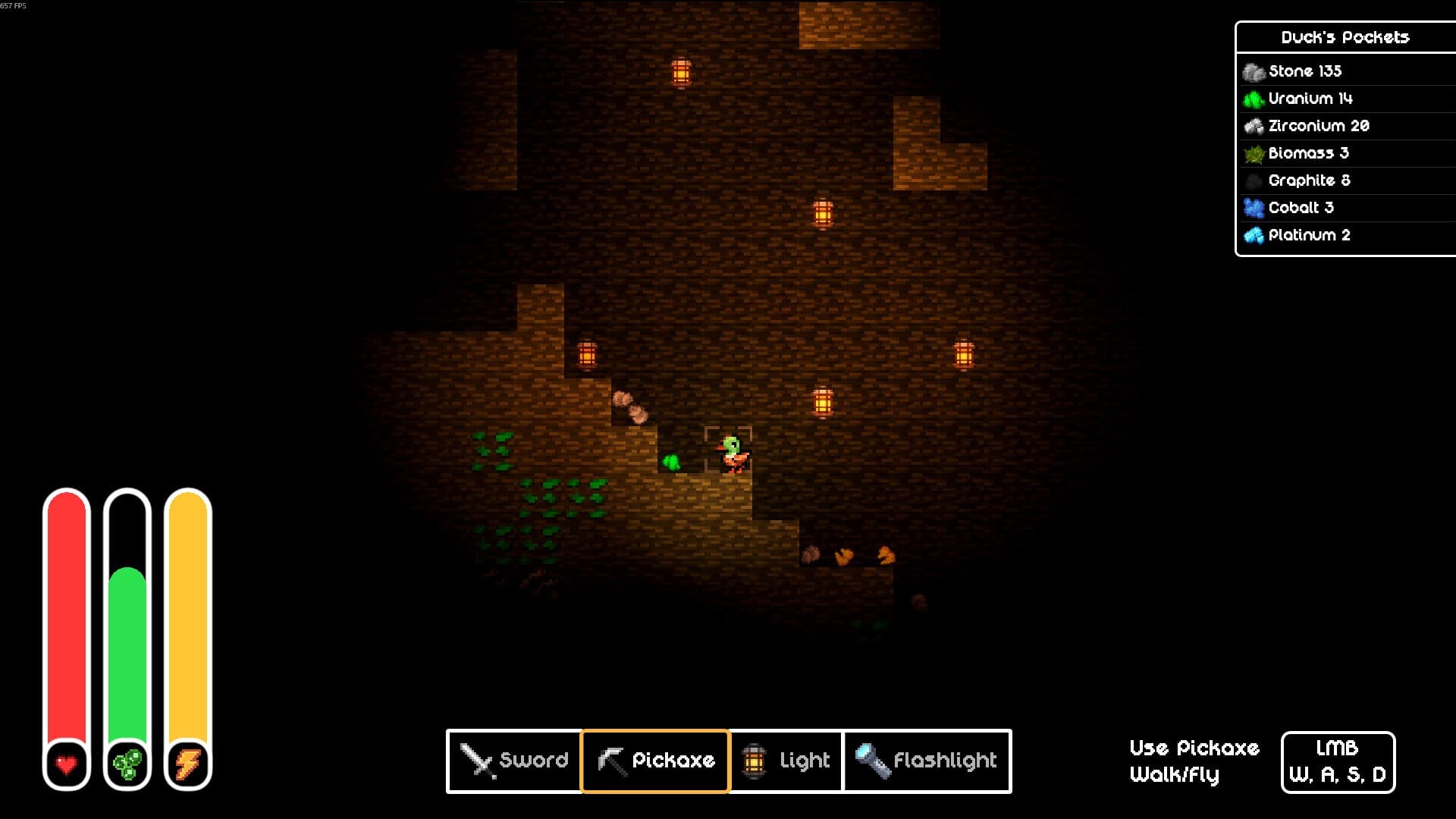Image resolution: width=1456 pixels, height=819 pixels.
Task: Click the FPS counter in the top-left corner
Action: point(14,6)
